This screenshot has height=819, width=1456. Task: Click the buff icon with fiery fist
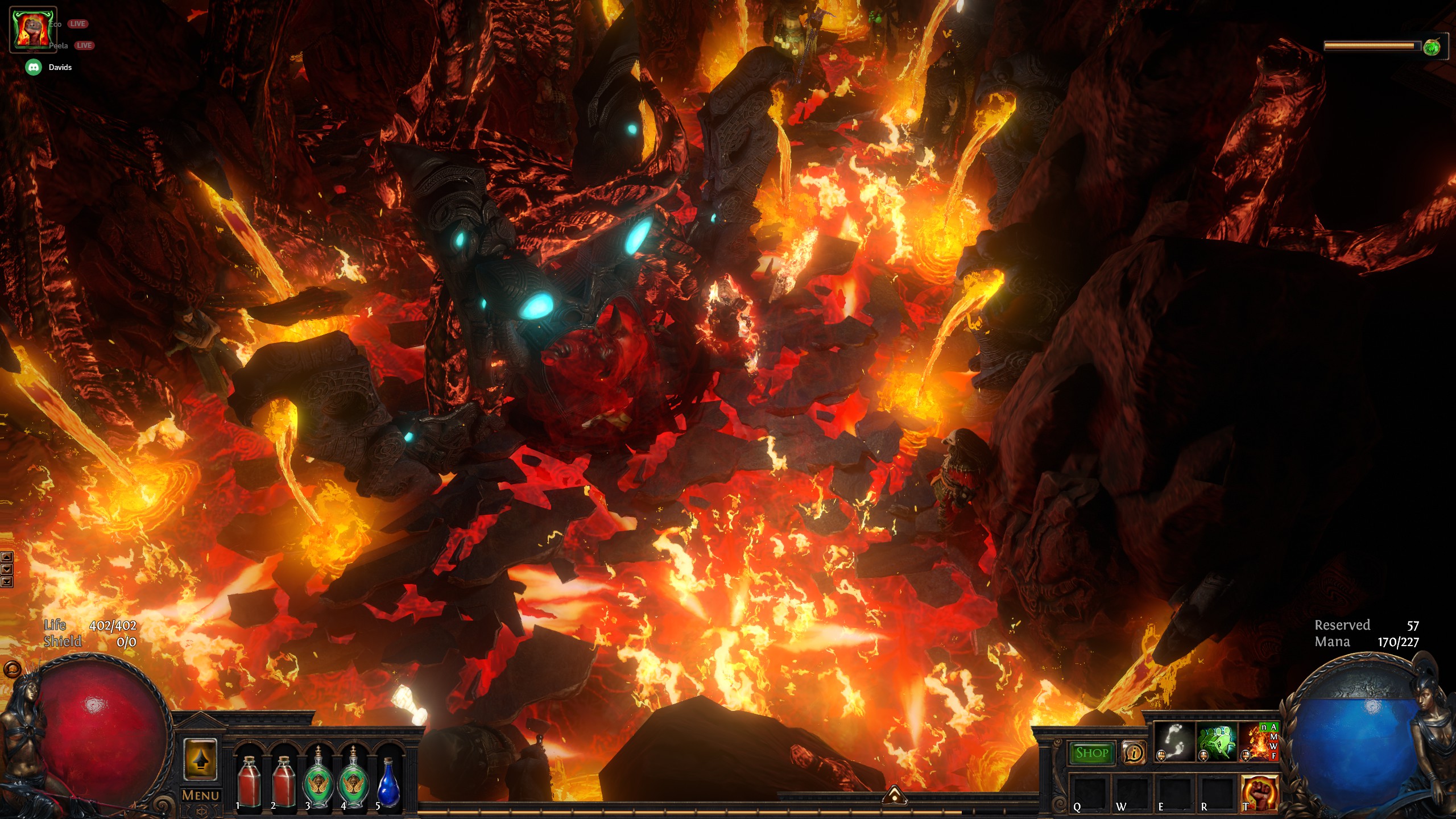click(32, 30)
